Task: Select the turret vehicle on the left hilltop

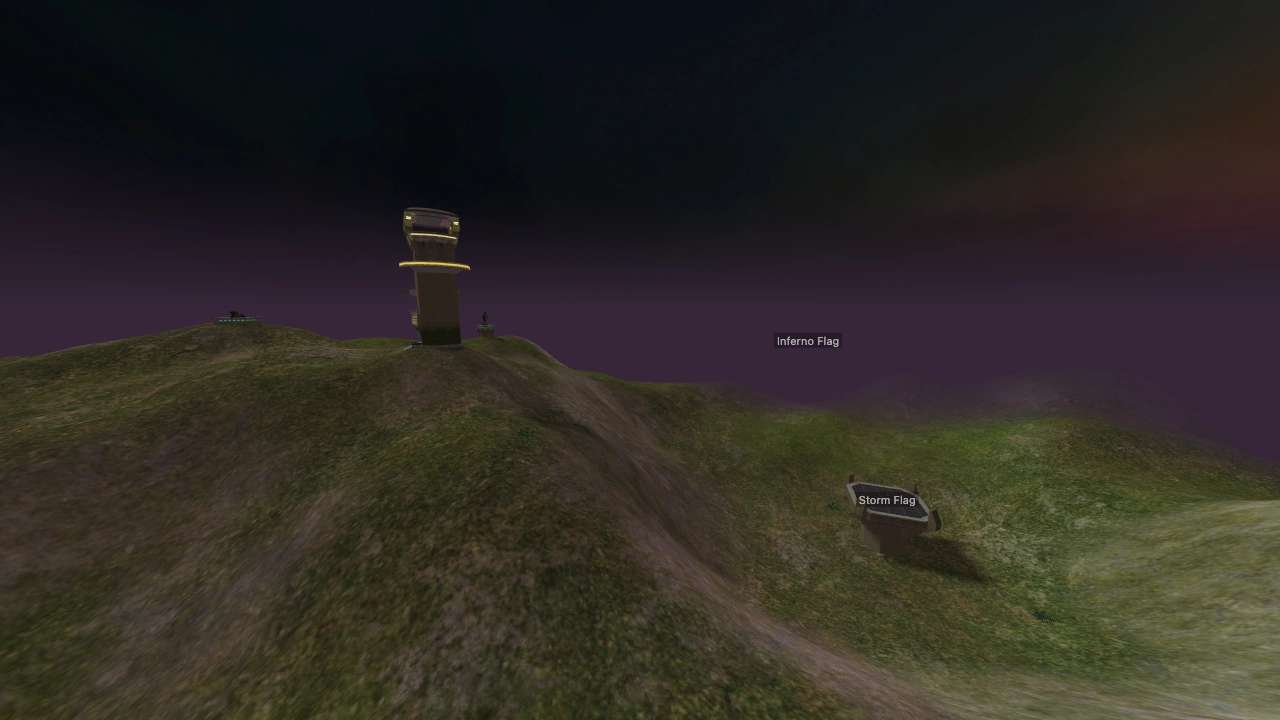Action: (233, 314)
